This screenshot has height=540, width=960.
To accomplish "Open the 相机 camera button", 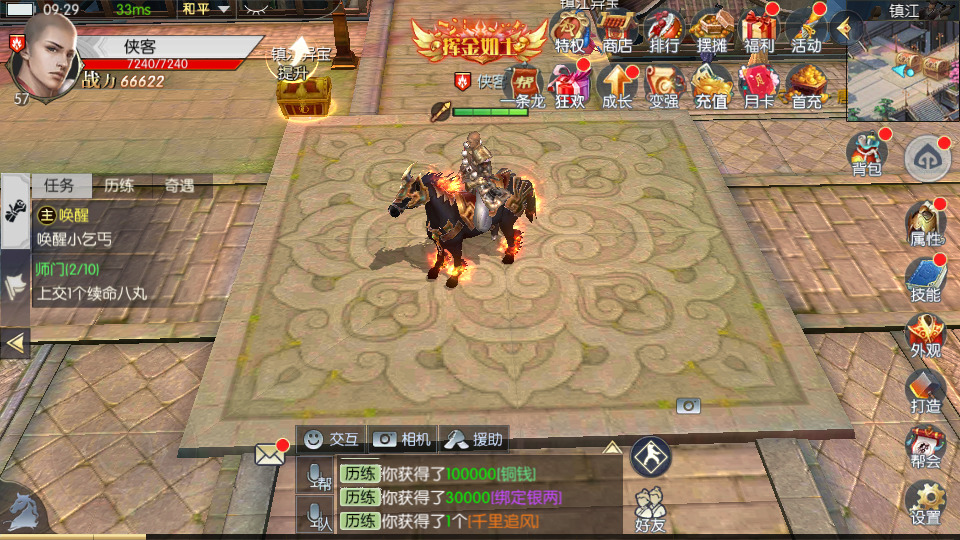I will [402, 438].
